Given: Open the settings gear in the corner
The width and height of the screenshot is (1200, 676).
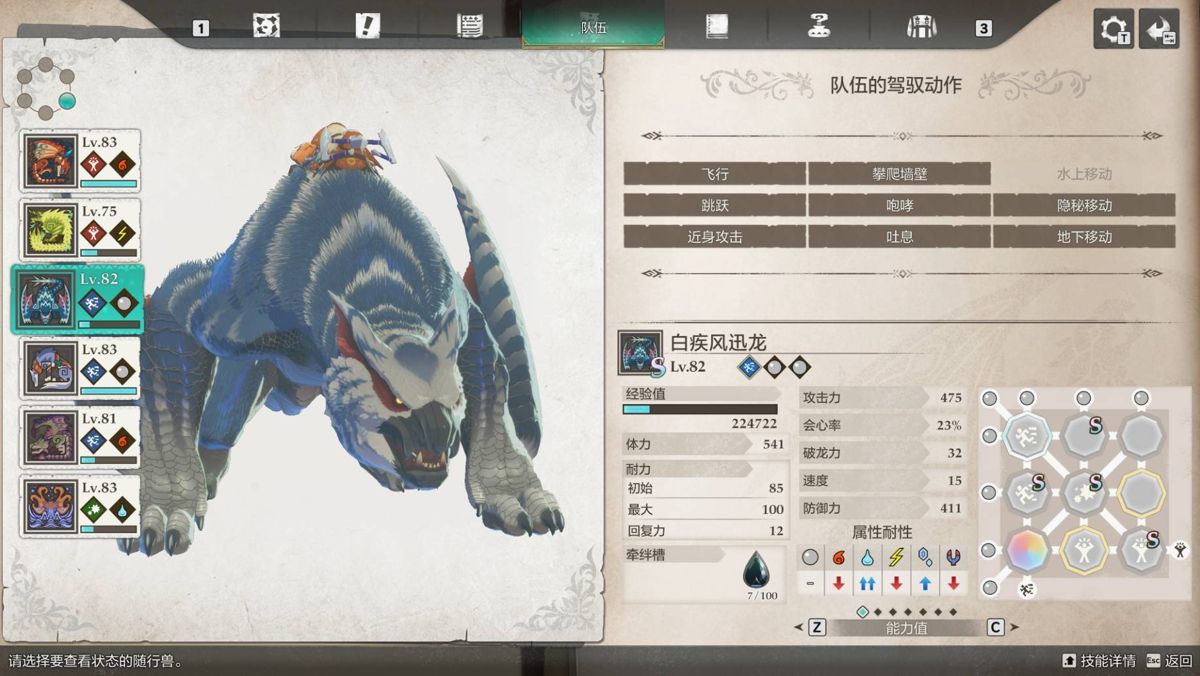Looking at the screenshot, I should 1113,28.
